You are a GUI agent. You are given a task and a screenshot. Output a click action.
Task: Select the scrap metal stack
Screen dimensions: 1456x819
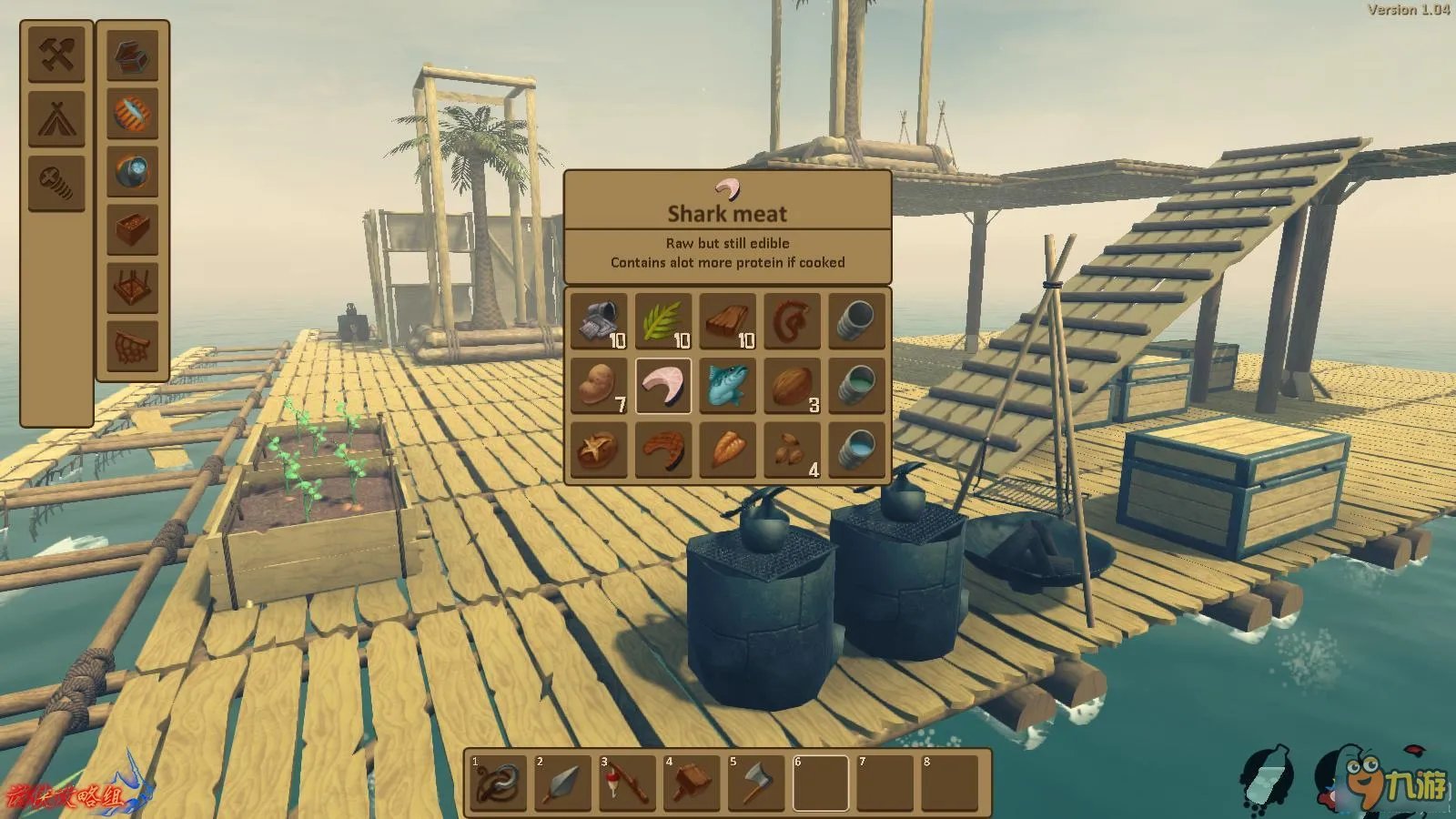[x=599, y=321]
